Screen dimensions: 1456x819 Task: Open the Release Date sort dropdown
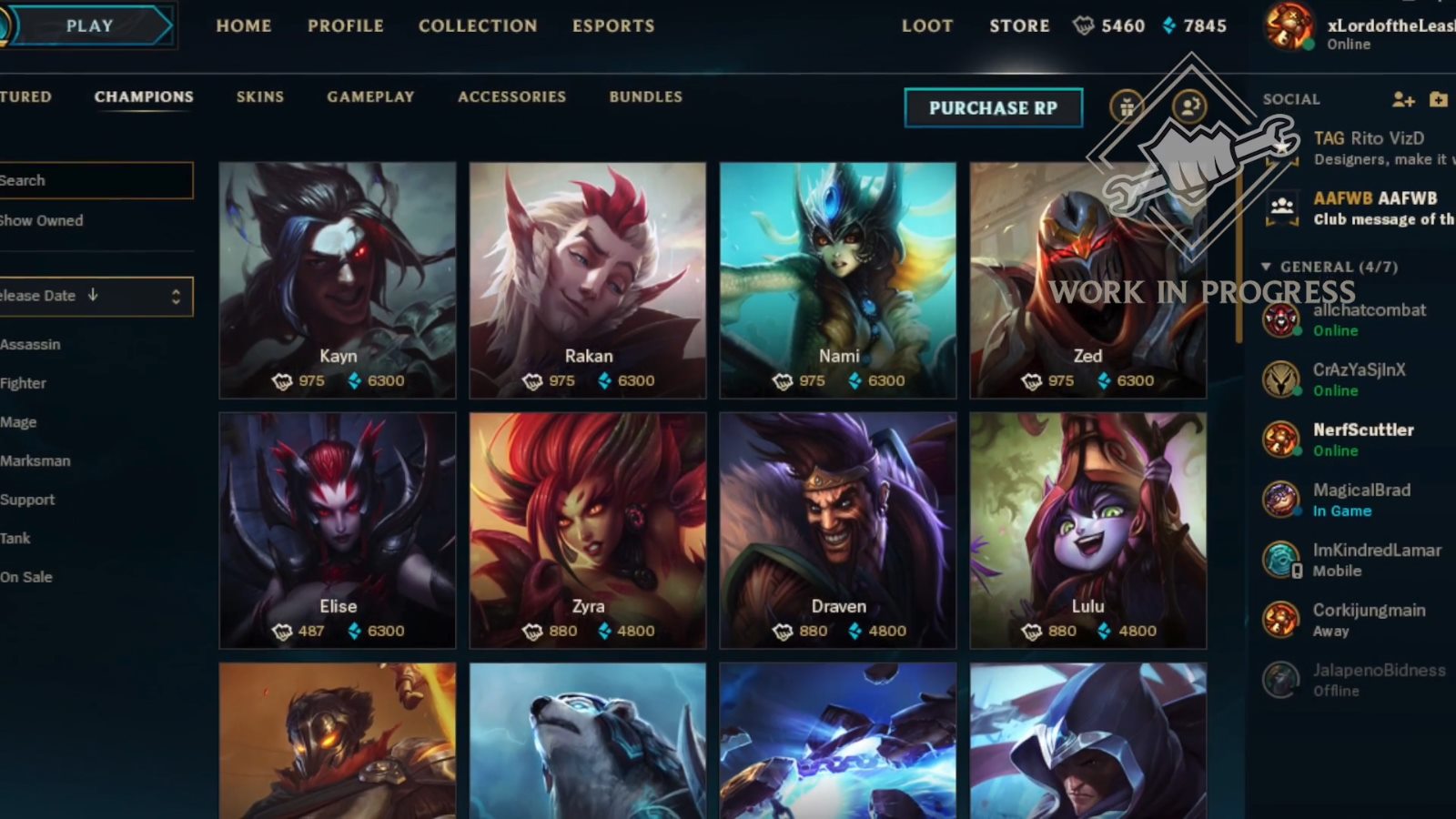click(x=96, y=297)
